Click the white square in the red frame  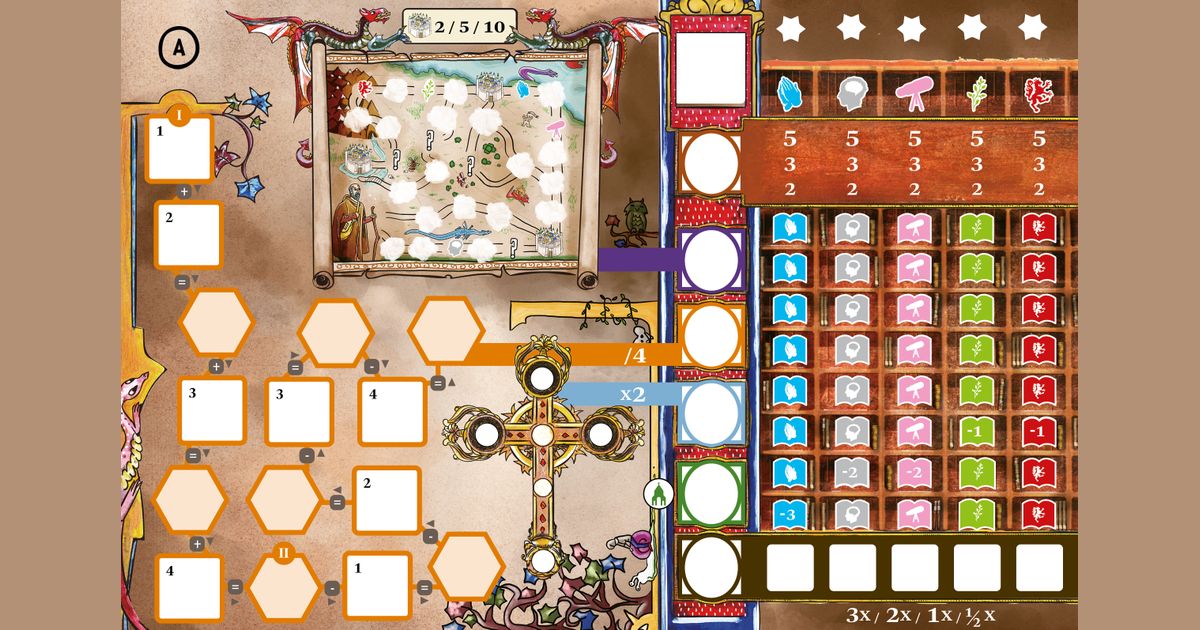pyautogui.click(x=710, y=68)
